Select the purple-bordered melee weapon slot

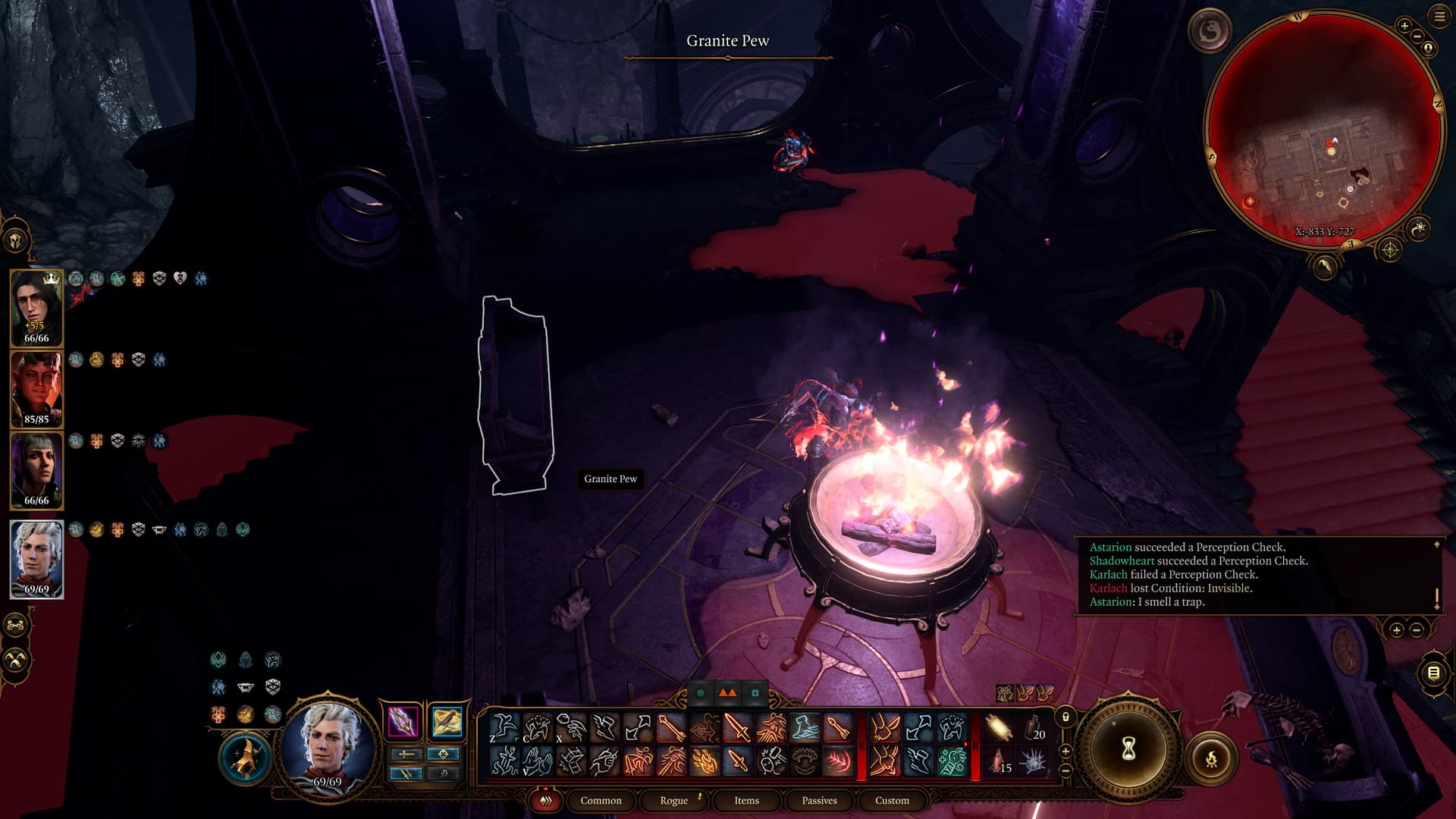click(403, 721)
